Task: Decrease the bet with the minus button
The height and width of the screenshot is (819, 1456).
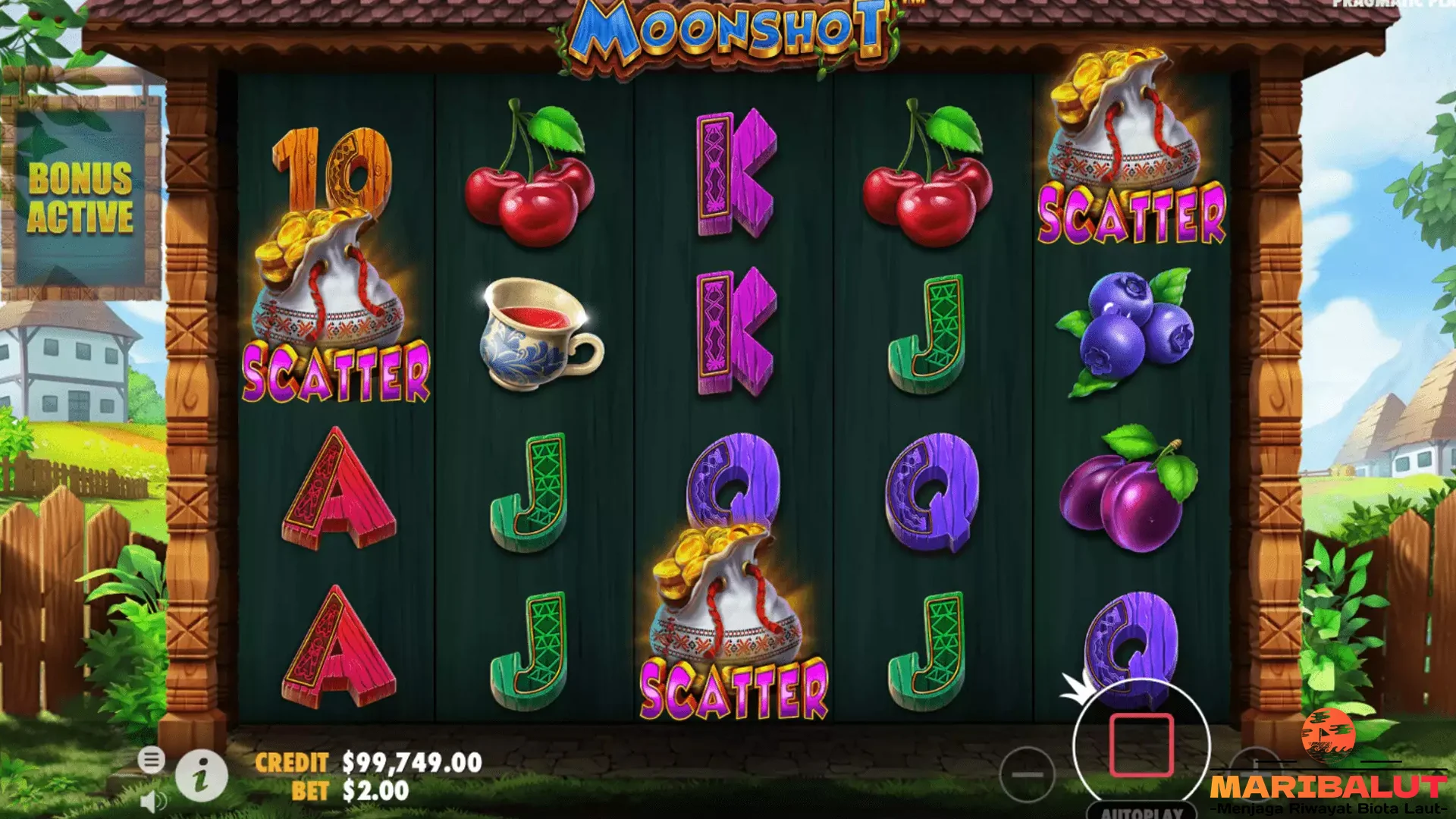Action: click(1027, 774)
